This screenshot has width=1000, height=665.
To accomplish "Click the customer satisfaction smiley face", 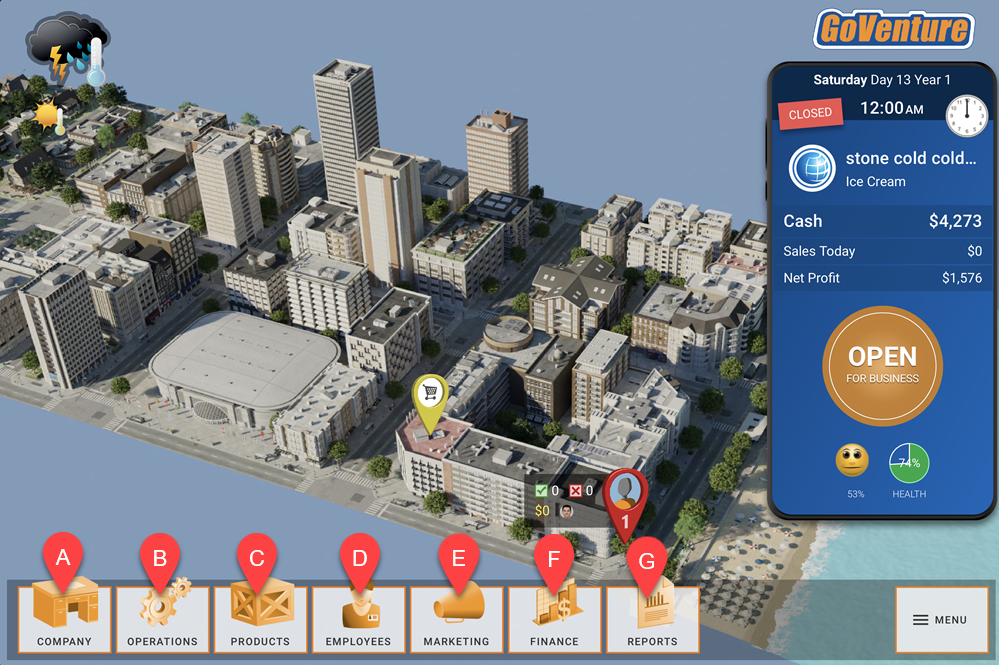I will tap(852, 461).
